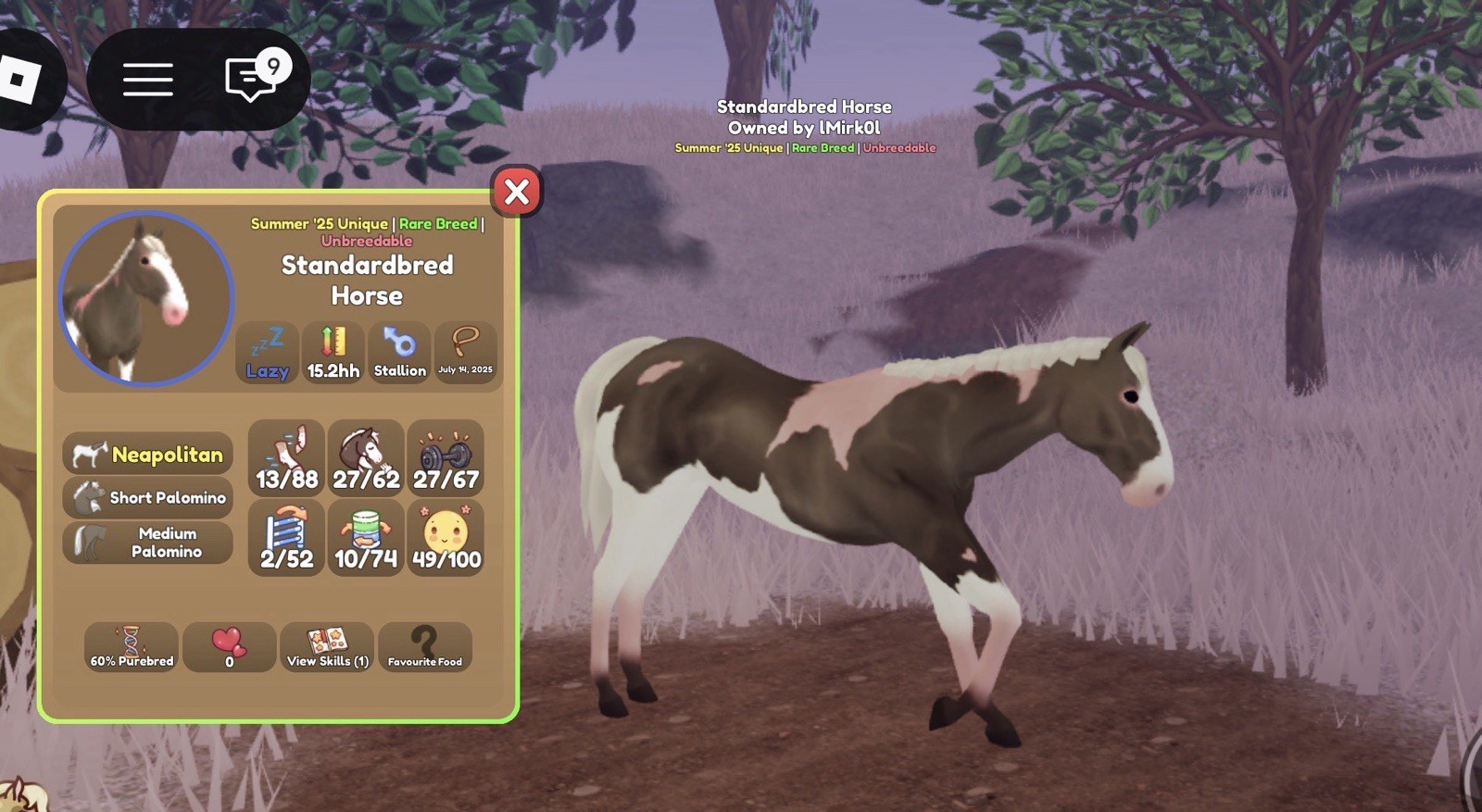Image resolution: width=1482 pixels, height=812 pixels.
Task: Select the Stallion gender symbol
Action: point(399,352)
